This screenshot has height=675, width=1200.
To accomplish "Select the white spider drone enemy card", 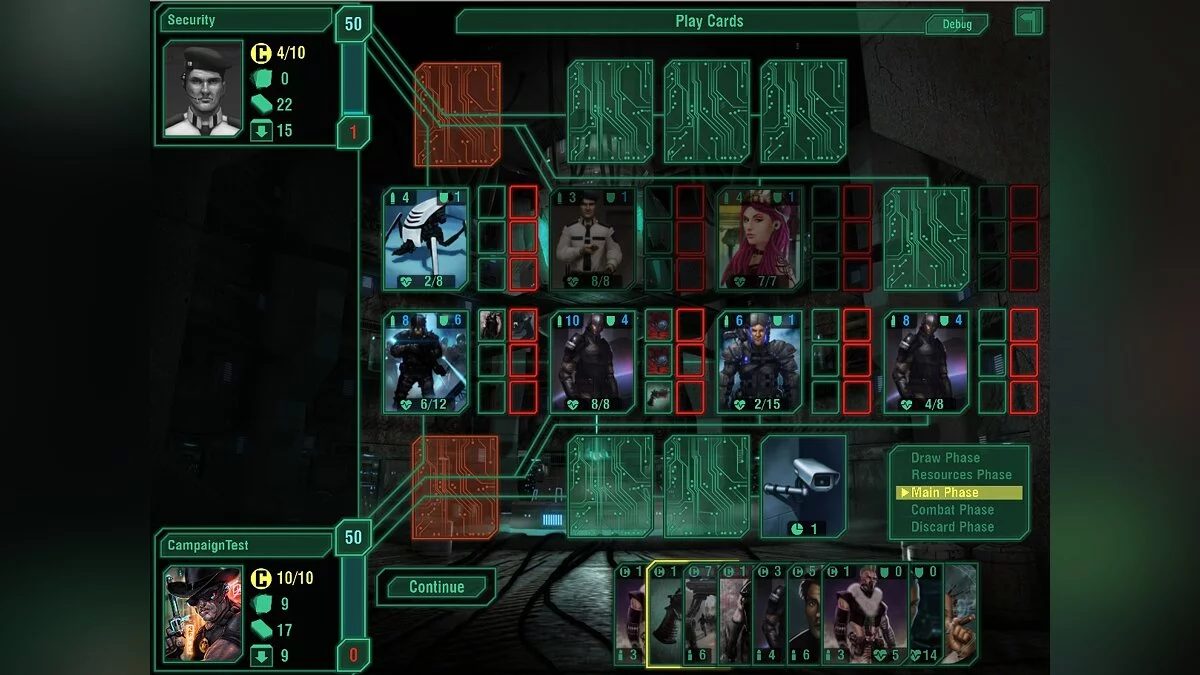I will coord(425,239).
